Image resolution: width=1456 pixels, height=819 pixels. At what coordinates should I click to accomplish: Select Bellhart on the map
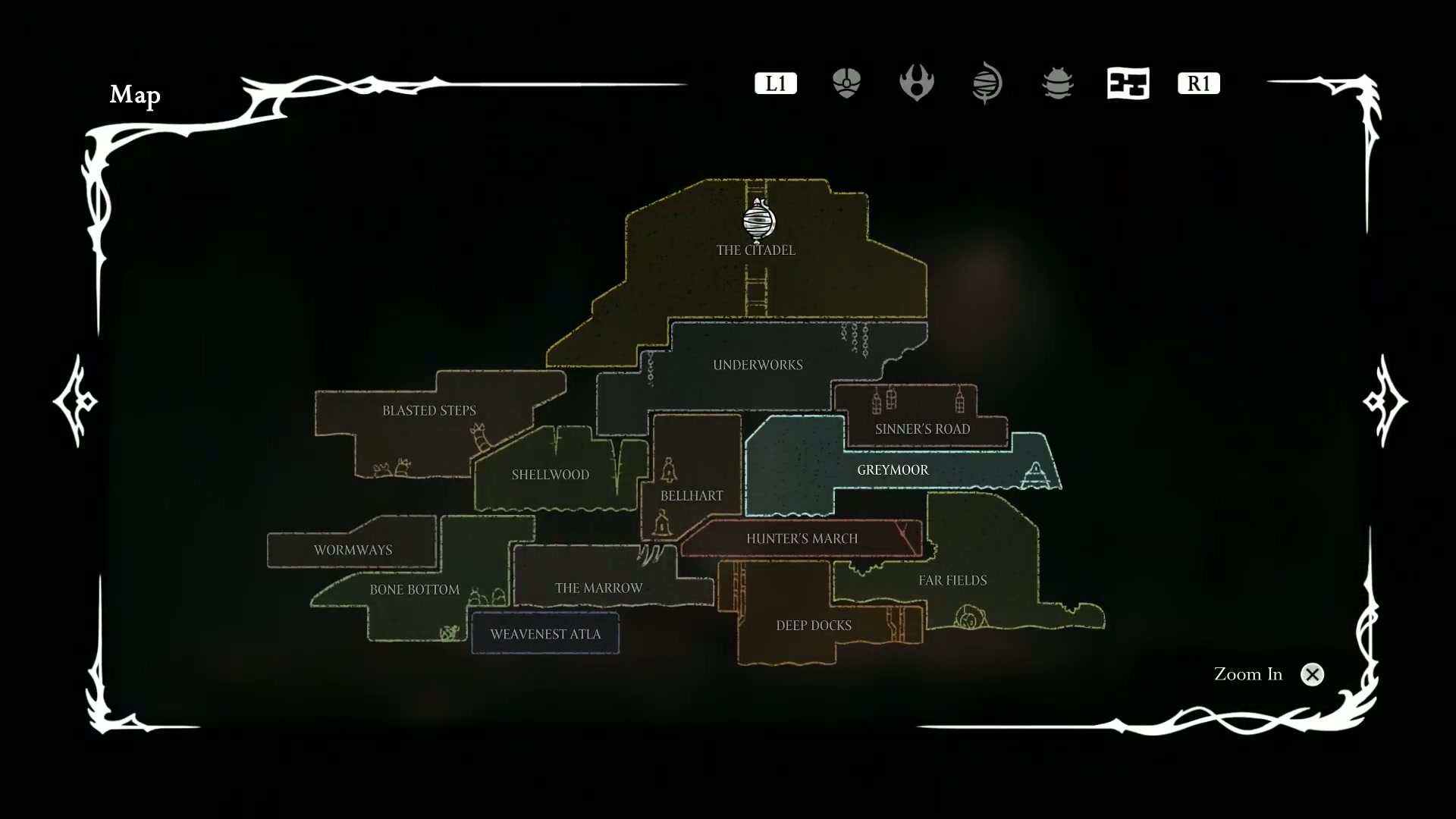point(691,496)
